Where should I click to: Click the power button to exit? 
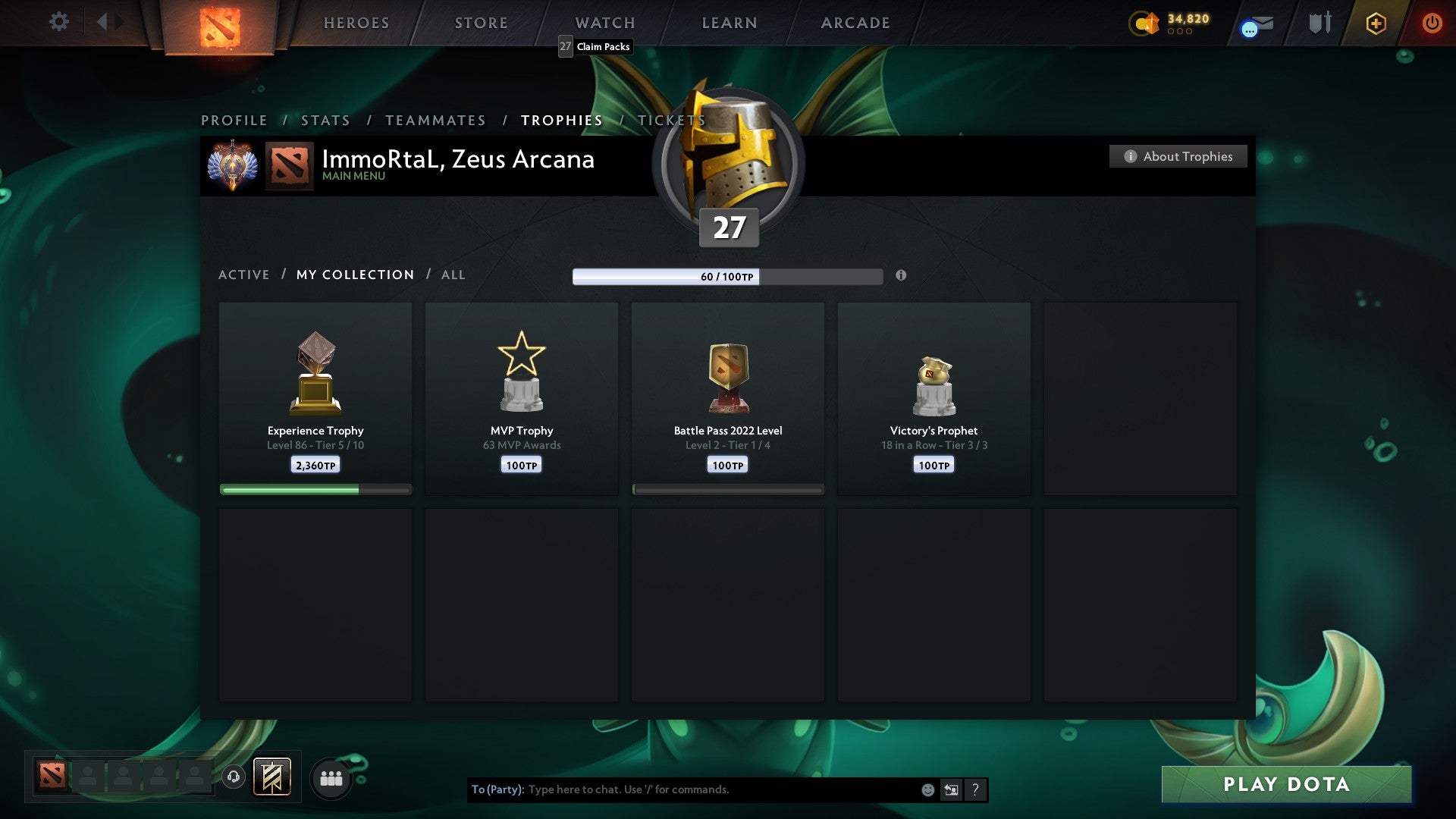[x=1432, y=23]
